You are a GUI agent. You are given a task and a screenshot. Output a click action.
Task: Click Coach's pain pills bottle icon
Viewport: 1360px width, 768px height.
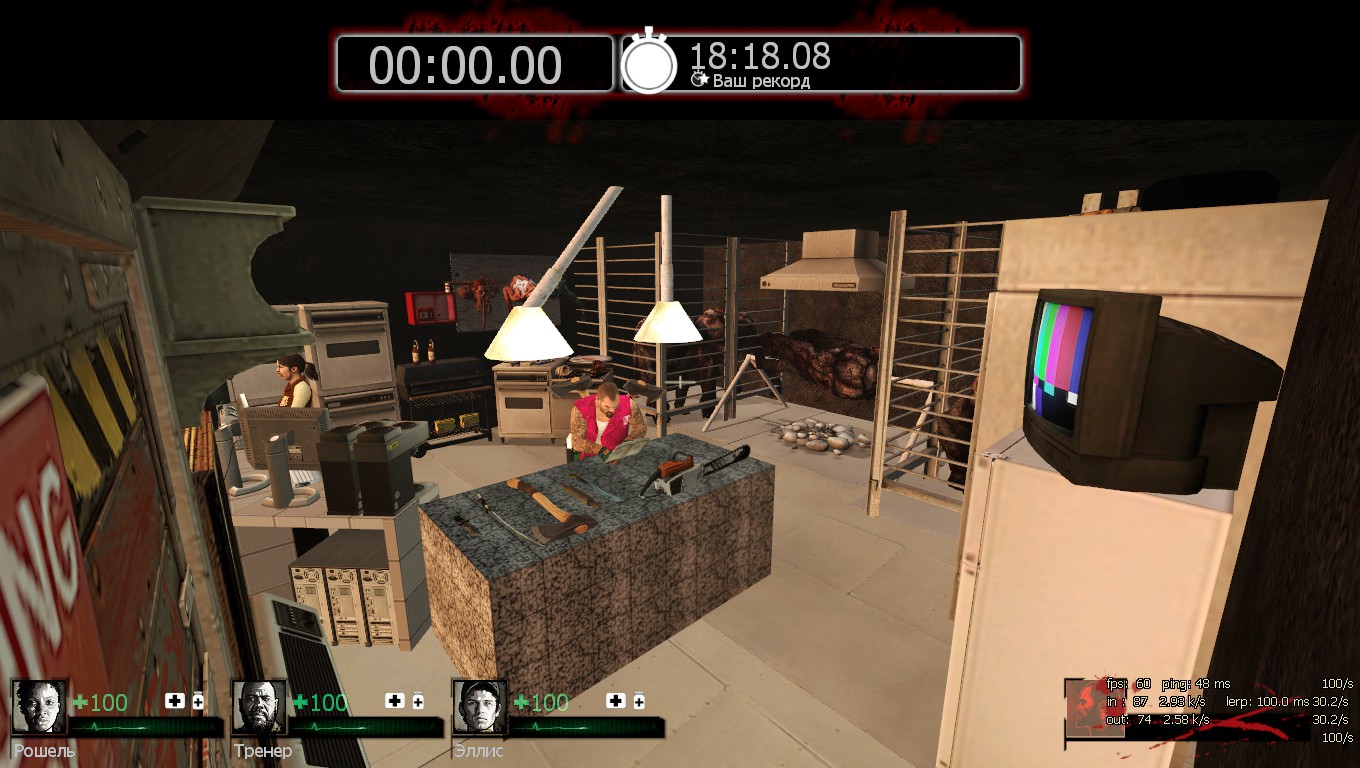click(x=418, y=701)
